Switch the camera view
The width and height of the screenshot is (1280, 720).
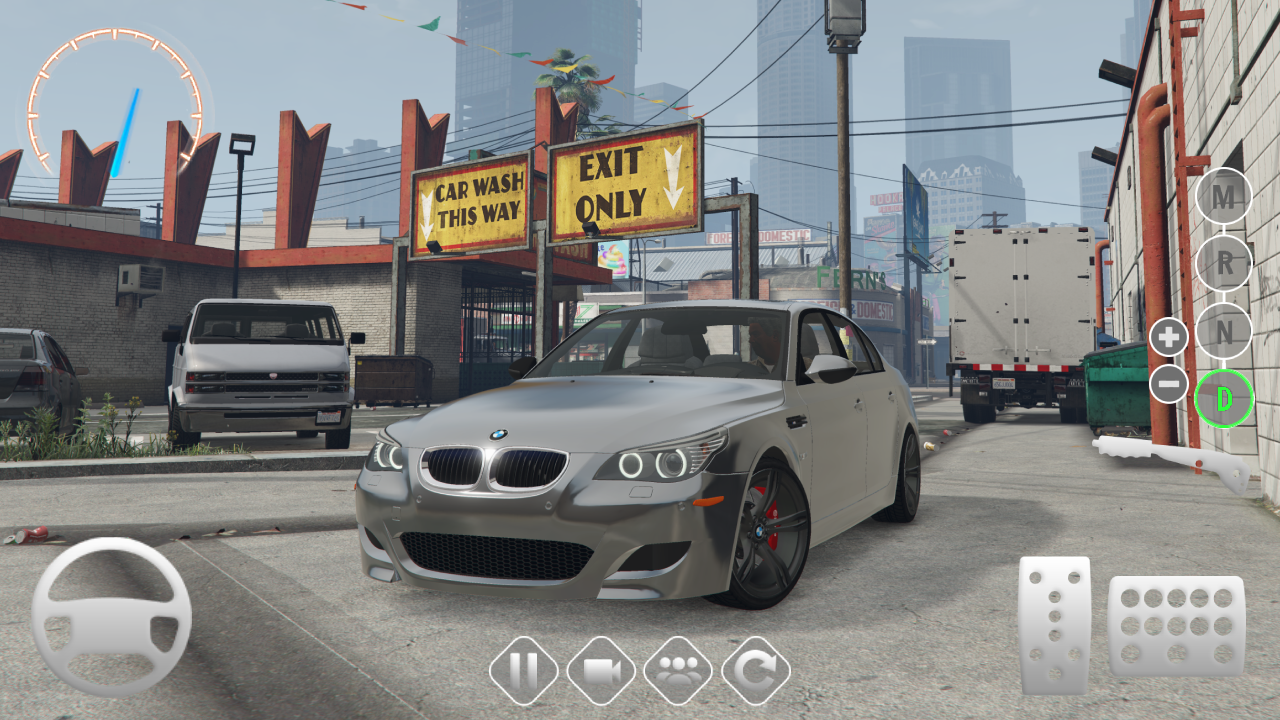tap(601, 670)
